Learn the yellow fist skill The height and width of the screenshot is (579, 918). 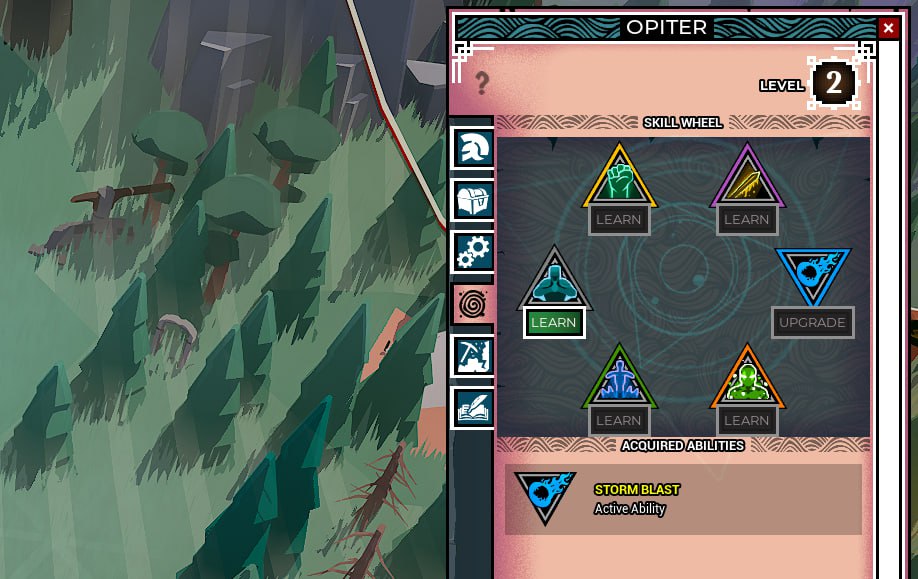pos(619,219)
